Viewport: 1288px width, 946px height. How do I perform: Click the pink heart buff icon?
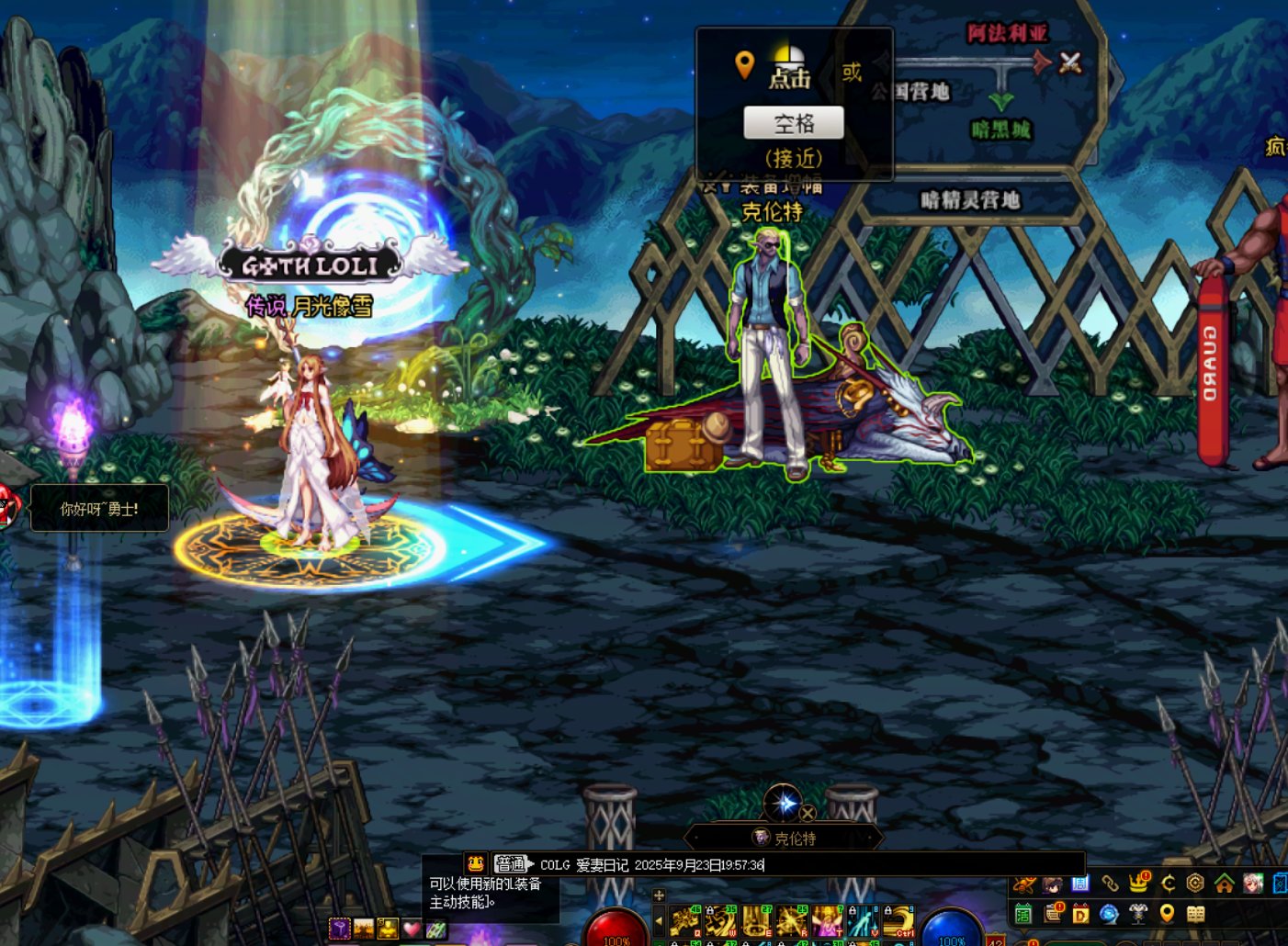point(412,929)
